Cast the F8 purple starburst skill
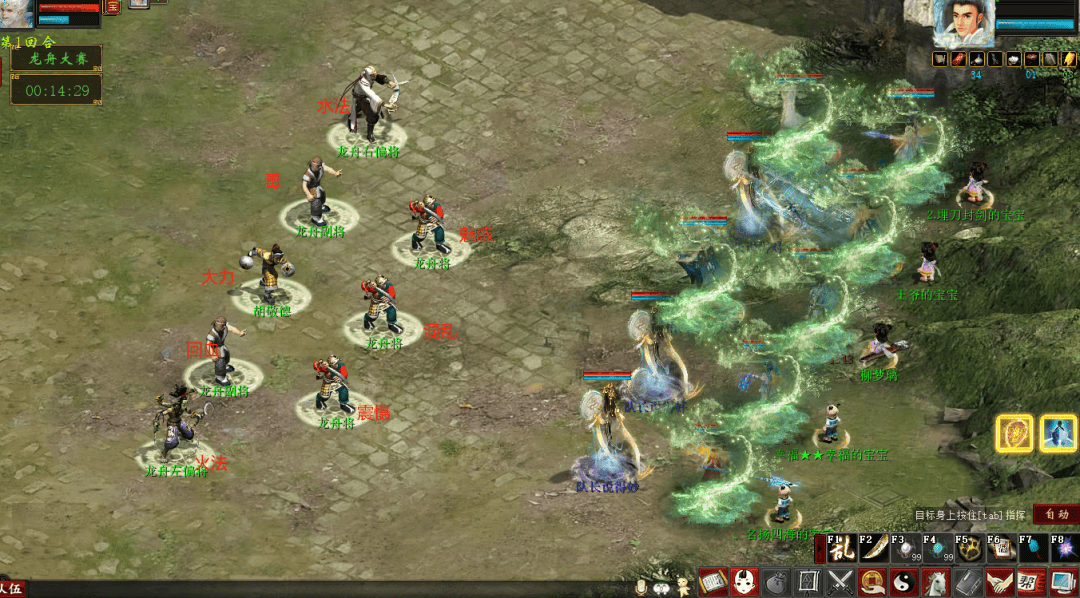The width and height of the screenshot is (1080, 598). 1063,549
